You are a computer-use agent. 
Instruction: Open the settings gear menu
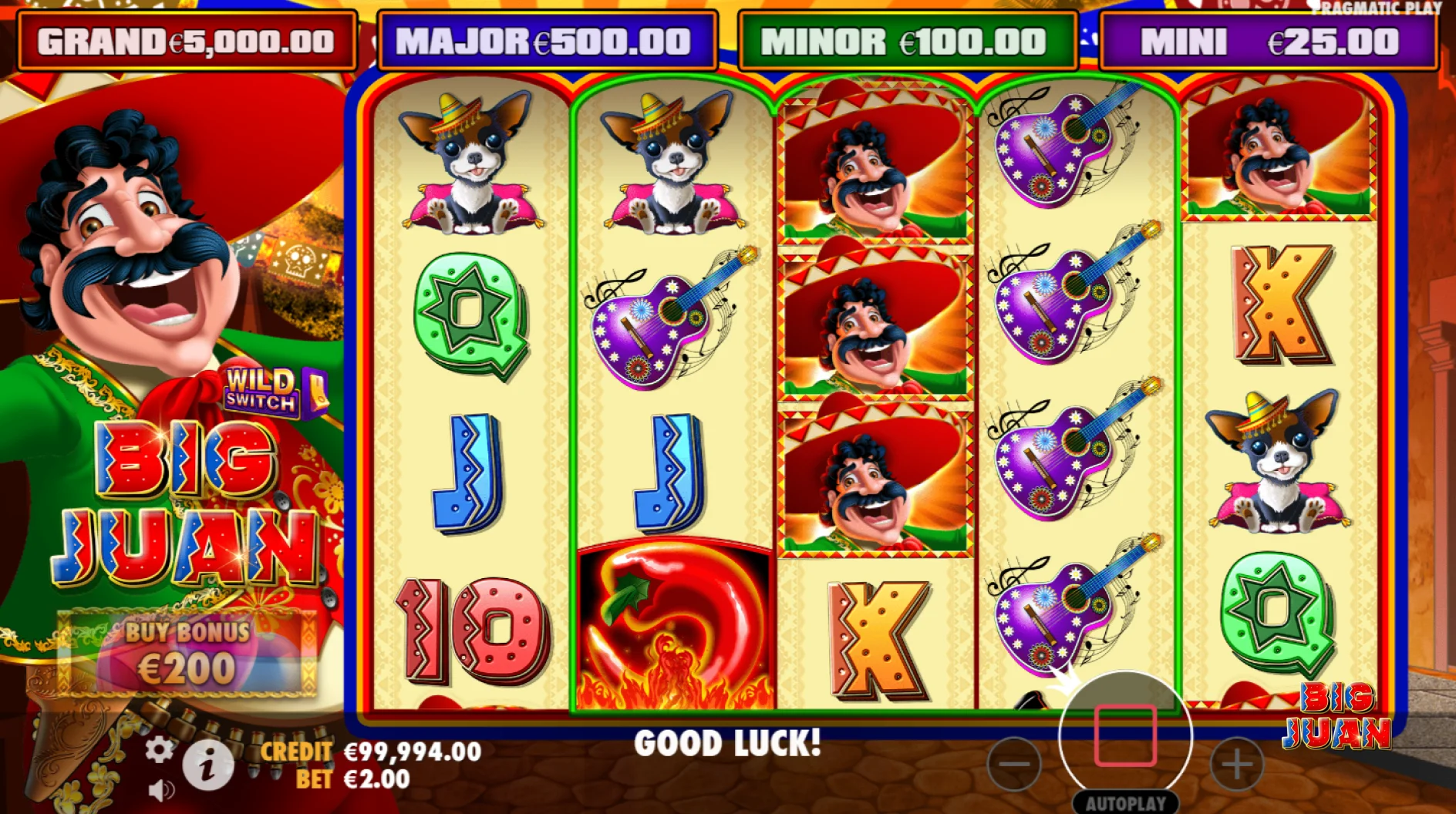pos(160,749)
